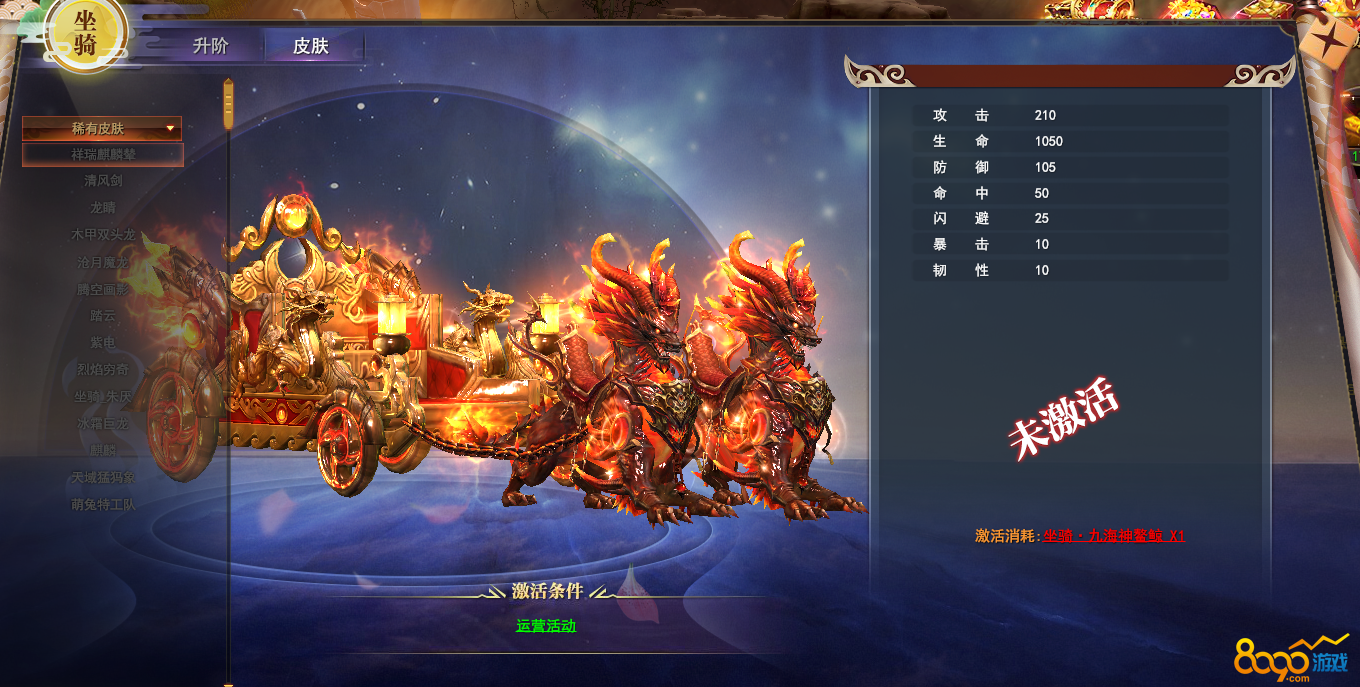Choose 沧月魔龙 from the list
Image resolution: width=1360 pixels, height=687 pixels.
(x=103, y=262)
